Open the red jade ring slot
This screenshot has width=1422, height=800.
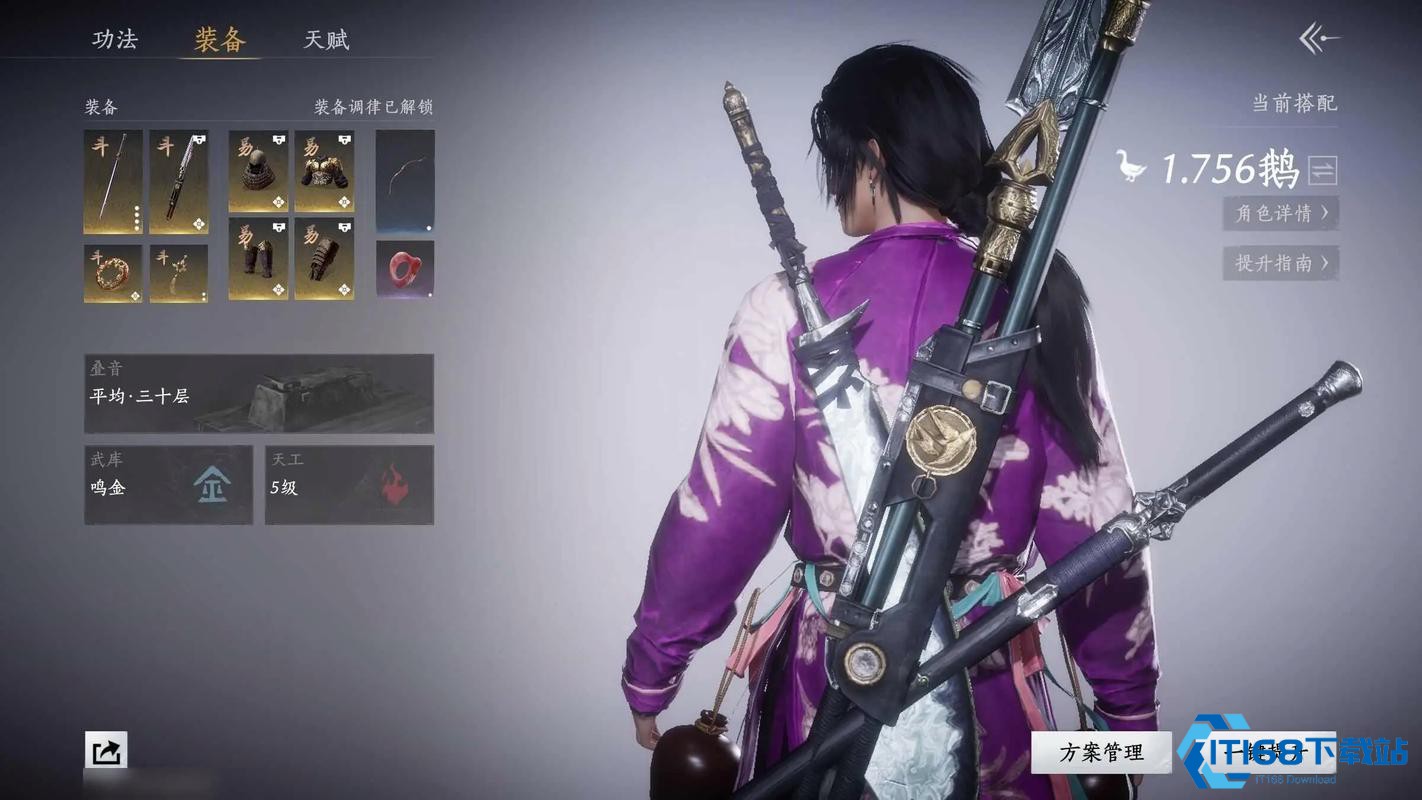(x=405, y=269)
